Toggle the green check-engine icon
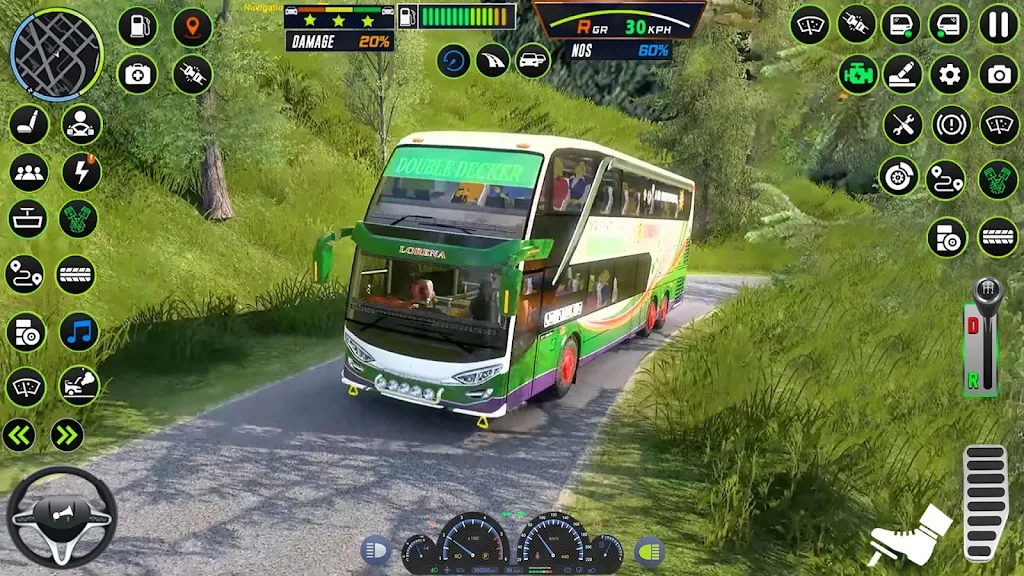Image resolution: width=1024 pixels, height=576 pixels. (x=858, y=74)
